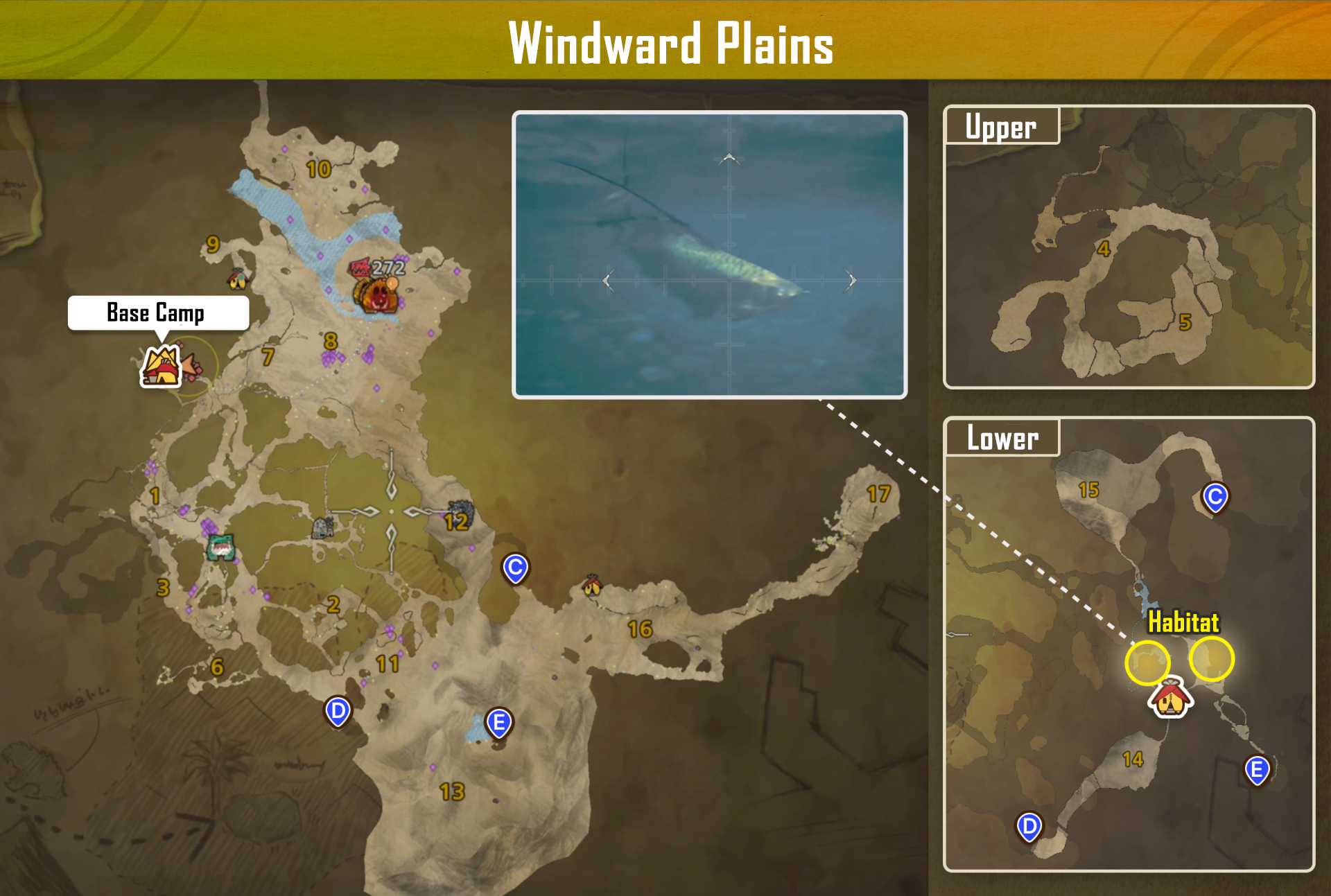Switch to the Upper map view
The image size is (1331, 896).
1000,125
